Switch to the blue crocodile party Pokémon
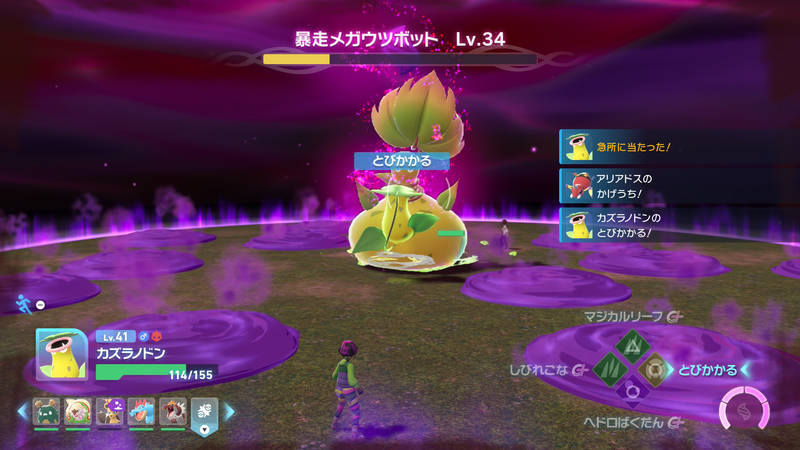Viewport: 800px width, 450px height. coord(141,410)
